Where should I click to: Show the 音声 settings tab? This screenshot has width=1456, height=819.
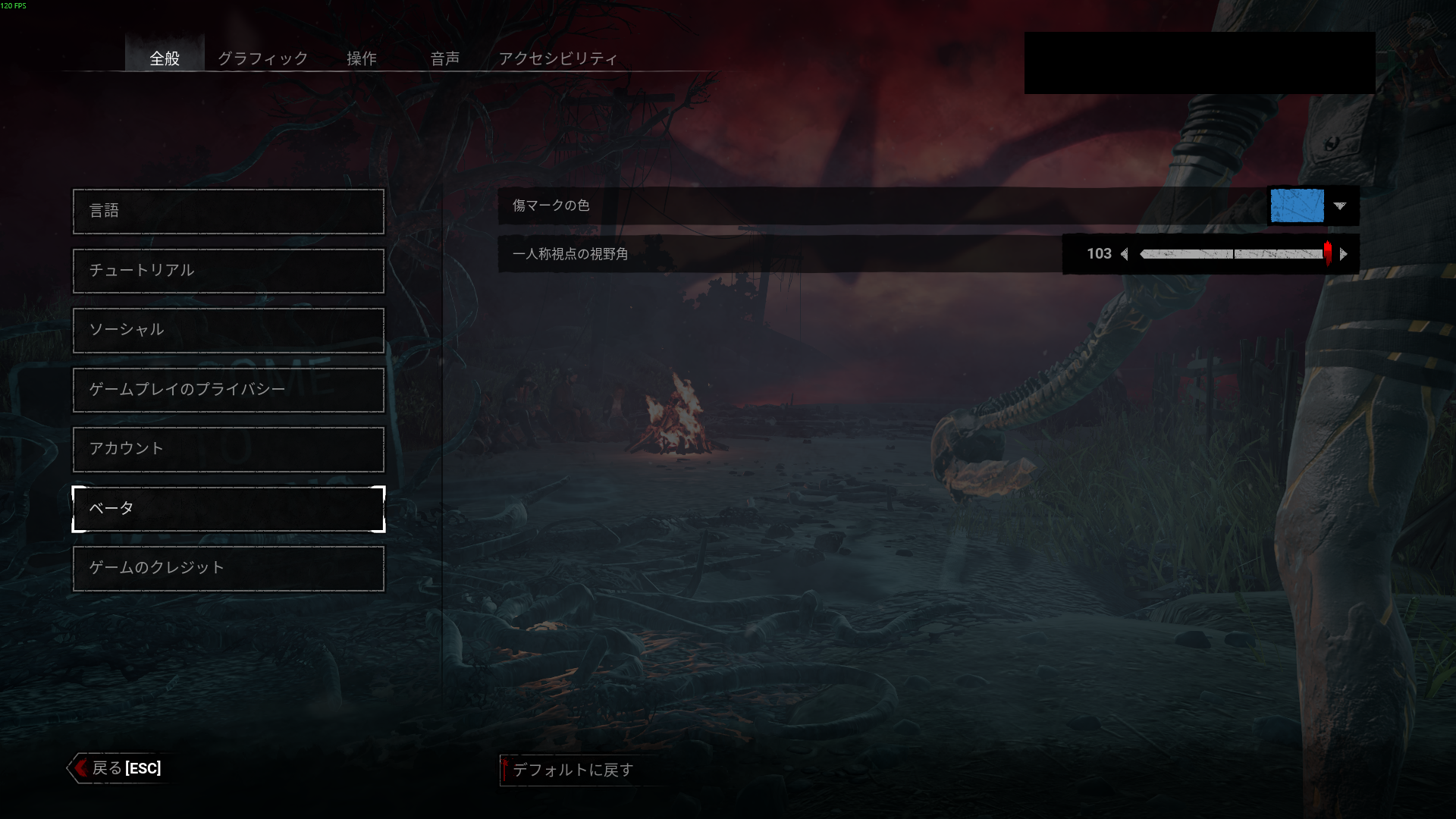[444, 58]
